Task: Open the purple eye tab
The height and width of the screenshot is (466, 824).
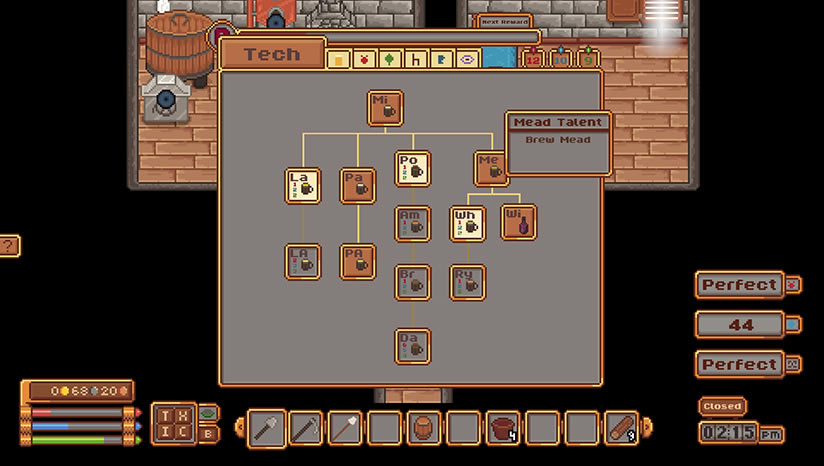Action: (x=466, y=60)
